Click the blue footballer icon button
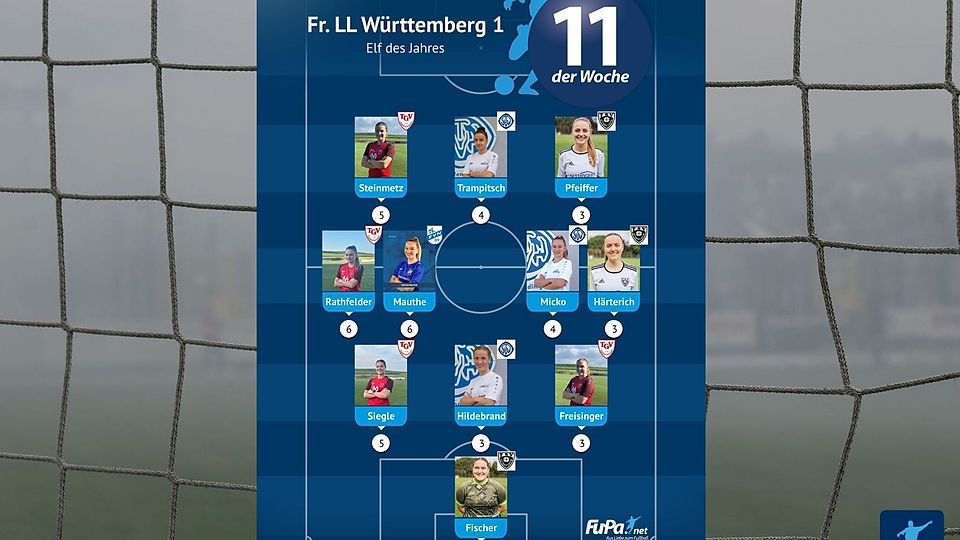The width and height of the screenshot is (960, 540). pyautogui.click(x=911, y=526)
